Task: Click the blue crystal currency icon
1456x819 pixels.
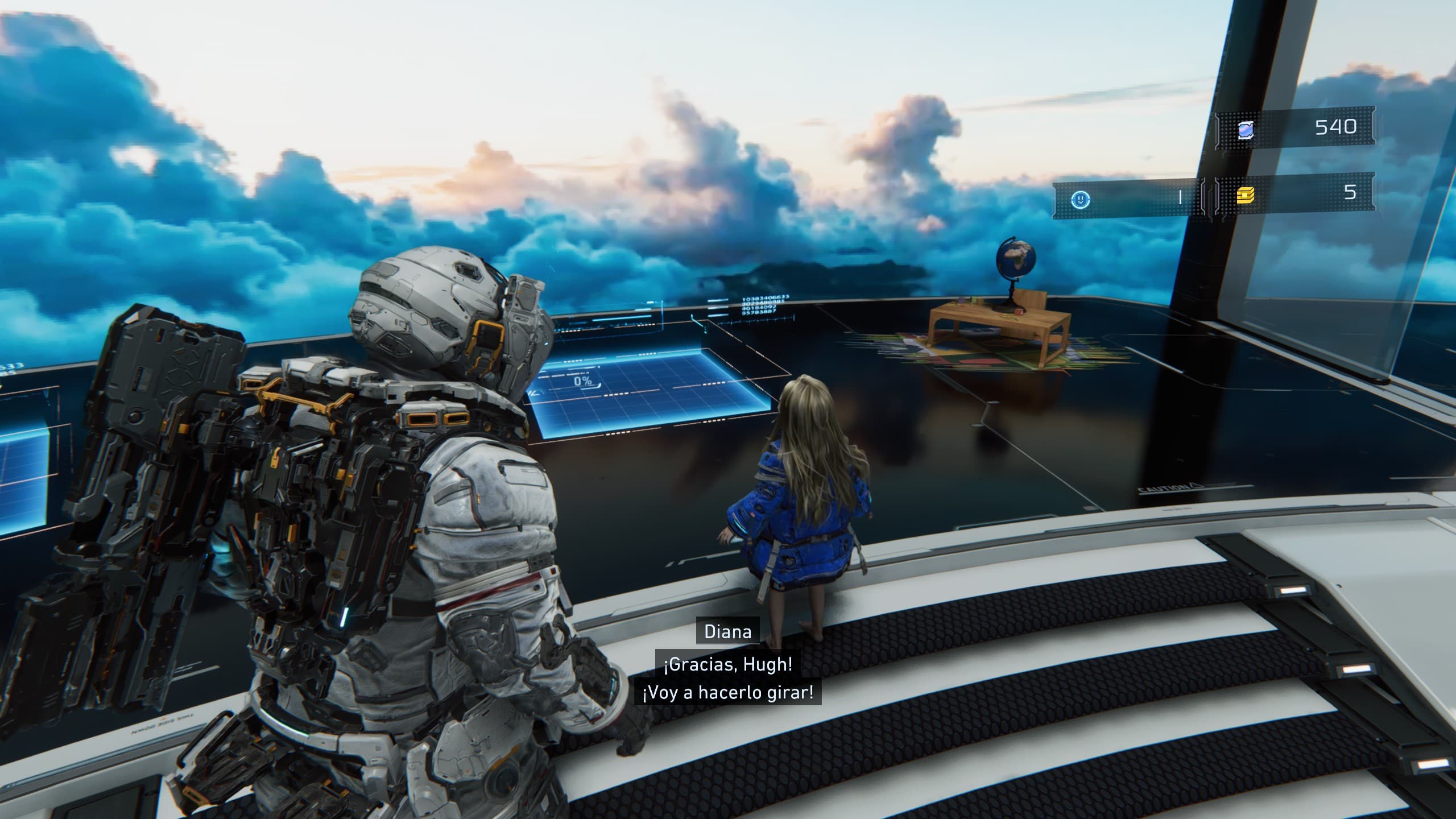Action: pyautogui.click(x=1245, y=130)
